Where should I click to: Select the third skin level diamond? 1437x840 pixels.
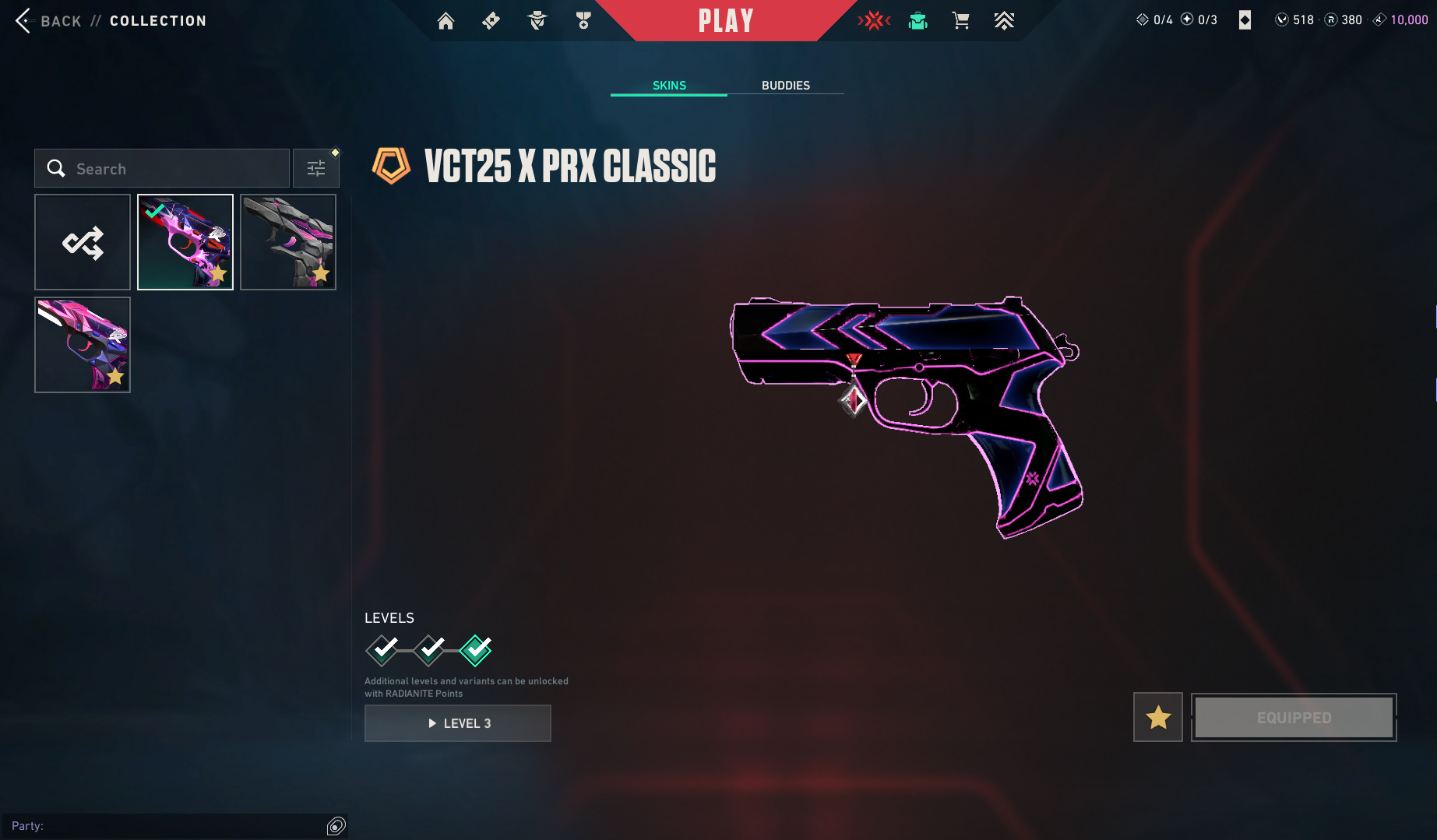(x=475, y=650)
